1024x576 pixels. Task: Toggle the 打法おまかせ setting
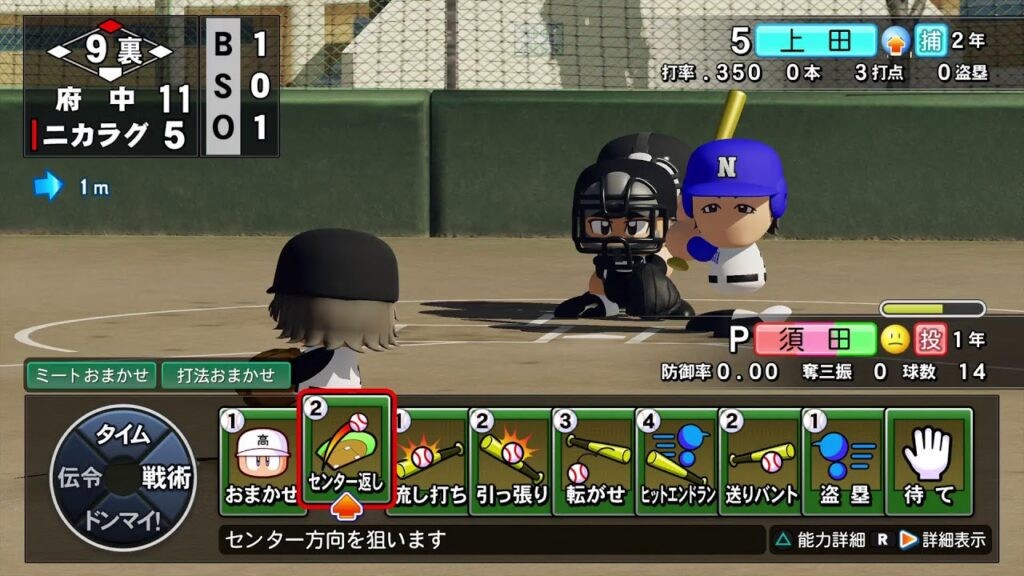226,376
